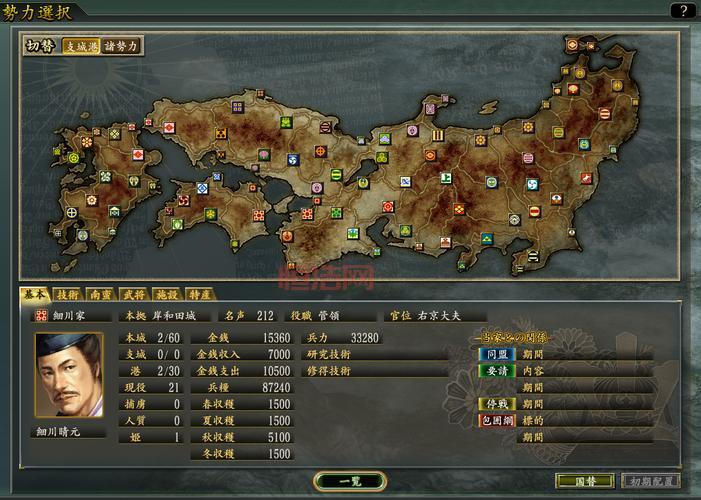
Task: Switch map view to 諸勢力
Action: click(x=121, y=46)
